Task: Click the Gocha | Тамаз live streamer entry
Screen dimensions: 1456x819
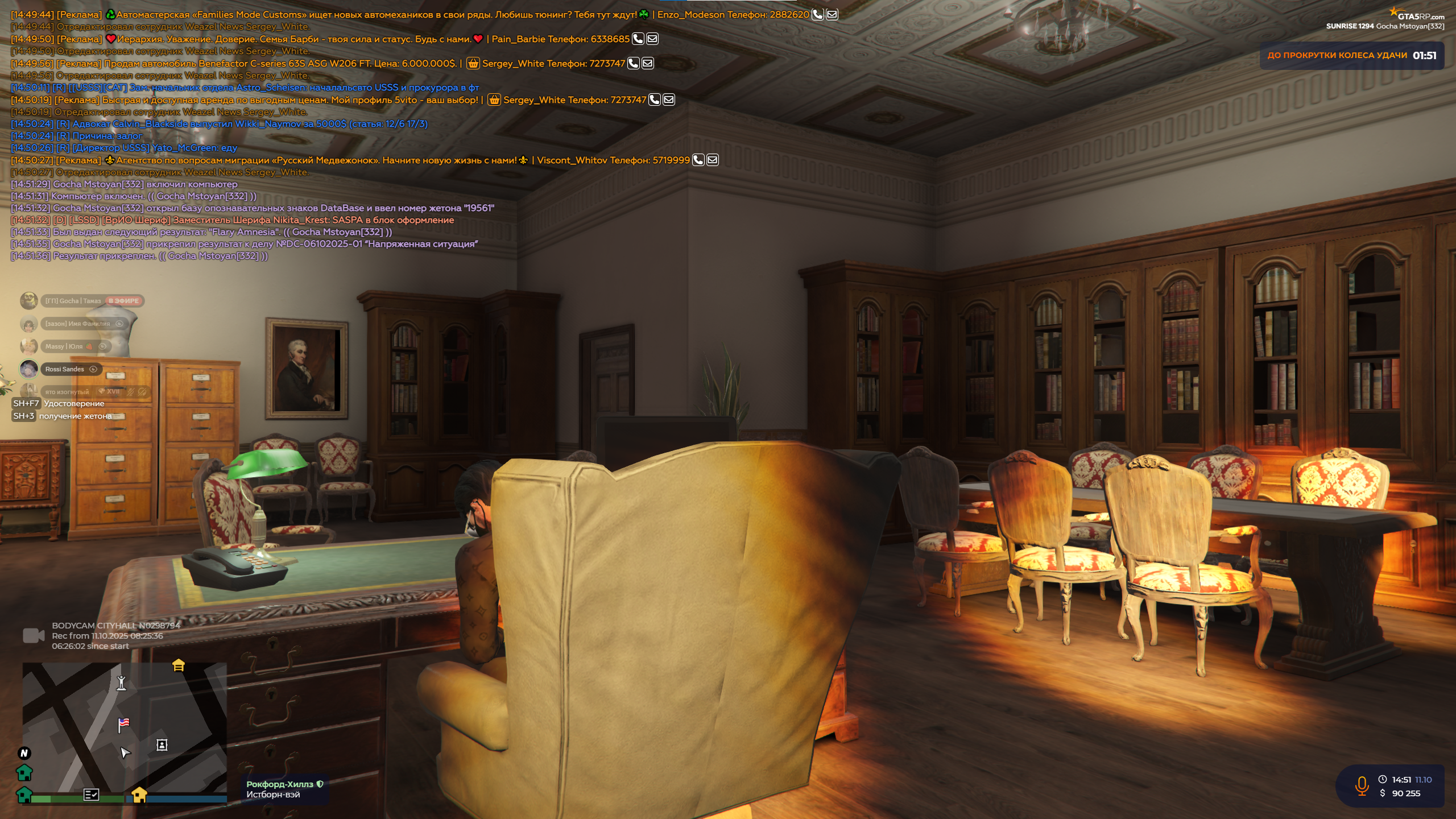Action: coord(73,301)
